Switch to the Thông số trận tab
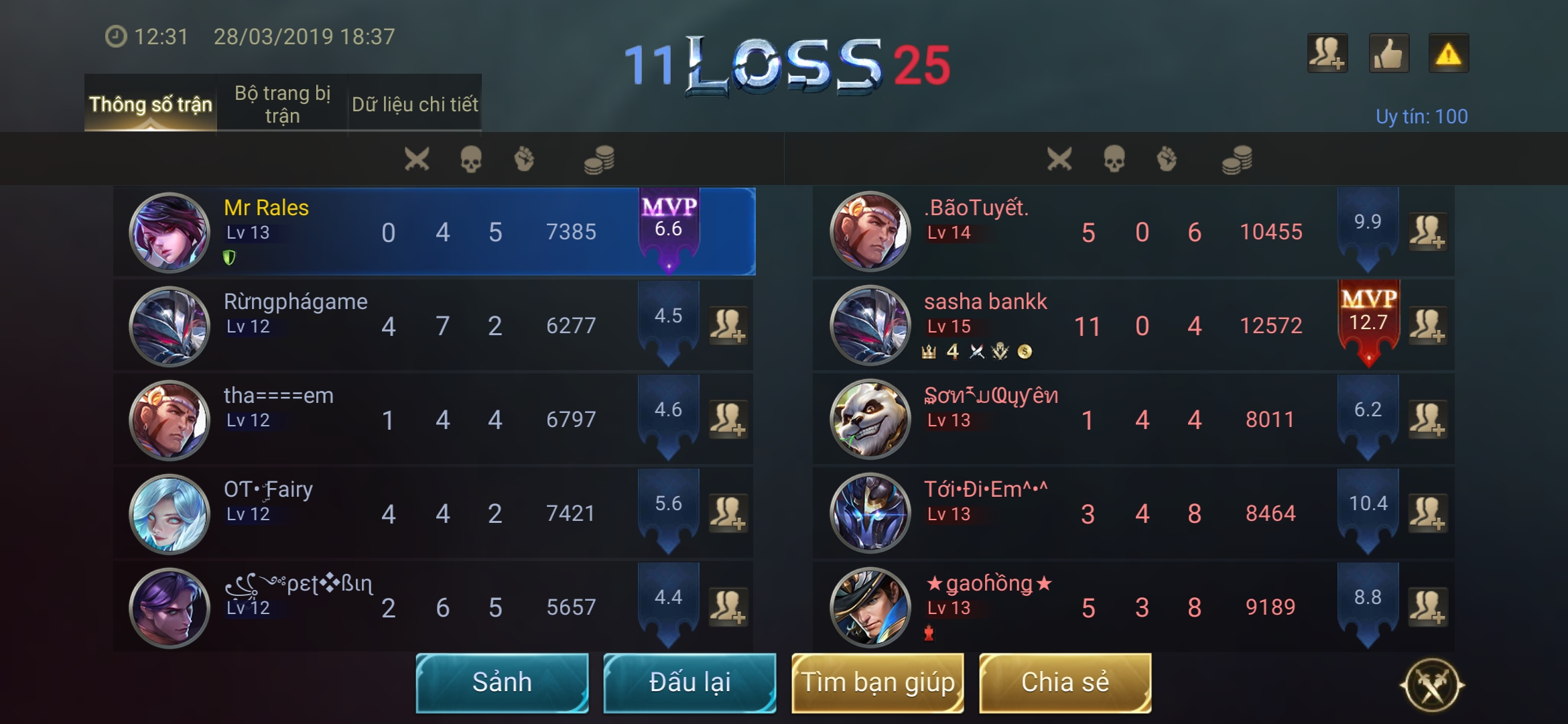The height and width of the screenshot is (724, 1568). (x=150, y=105)
